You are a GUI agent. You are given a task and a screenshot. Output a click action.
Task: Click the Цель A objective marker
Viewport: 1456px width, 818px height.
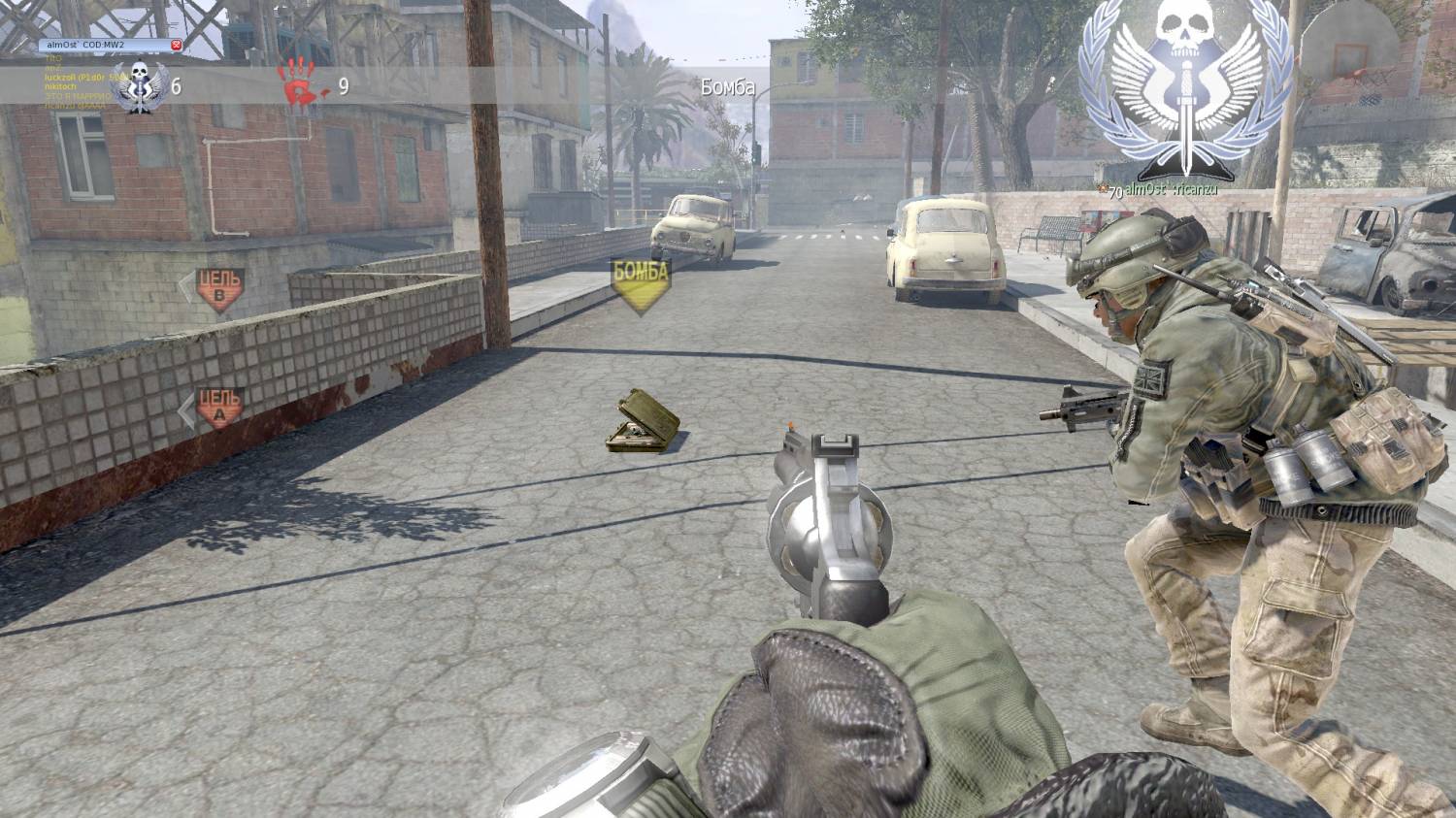[x=219, y=407]
